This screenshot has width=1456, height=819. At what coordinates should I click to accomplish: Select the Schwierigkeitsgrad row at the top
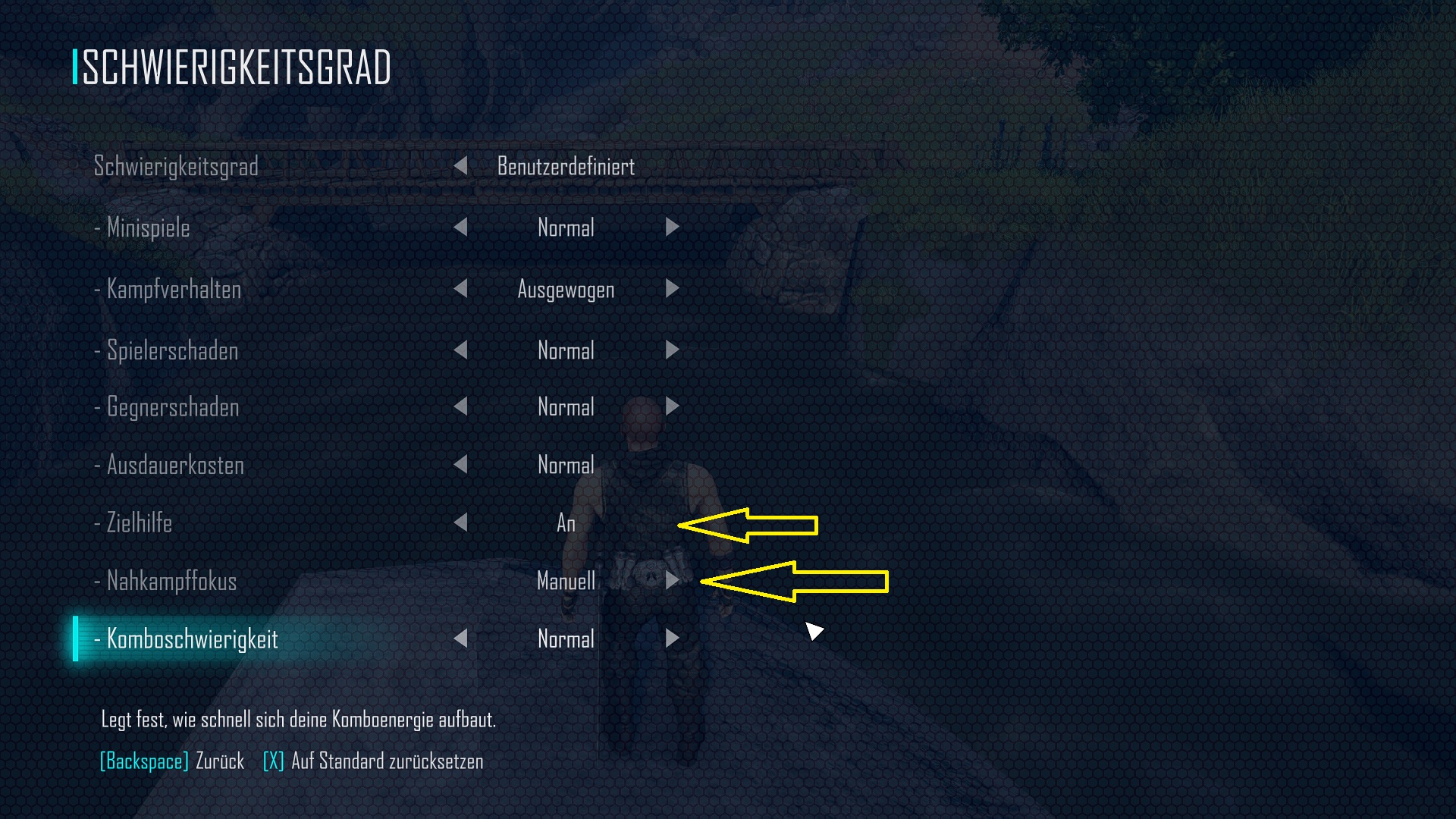pos(176,166)
